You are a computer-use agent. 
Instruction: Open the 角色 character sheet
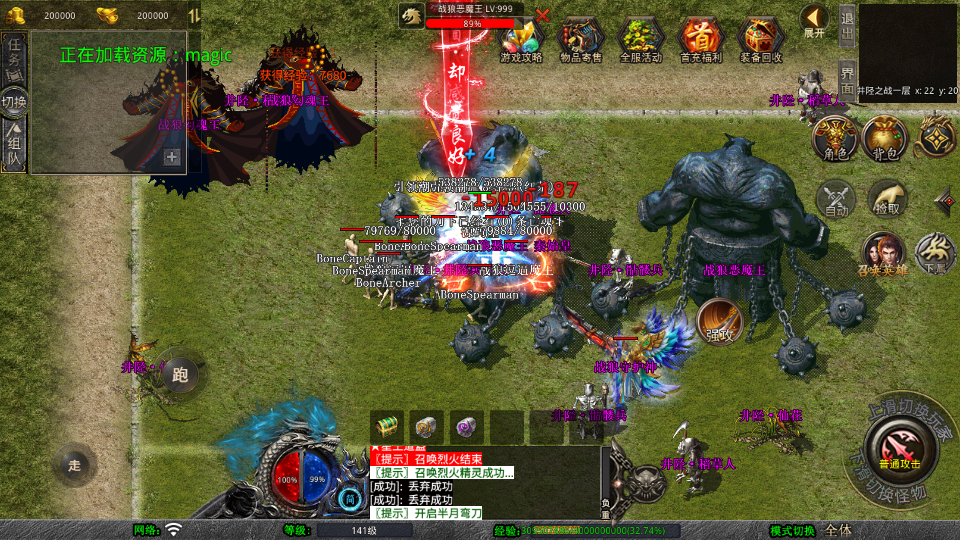(835, 137)
